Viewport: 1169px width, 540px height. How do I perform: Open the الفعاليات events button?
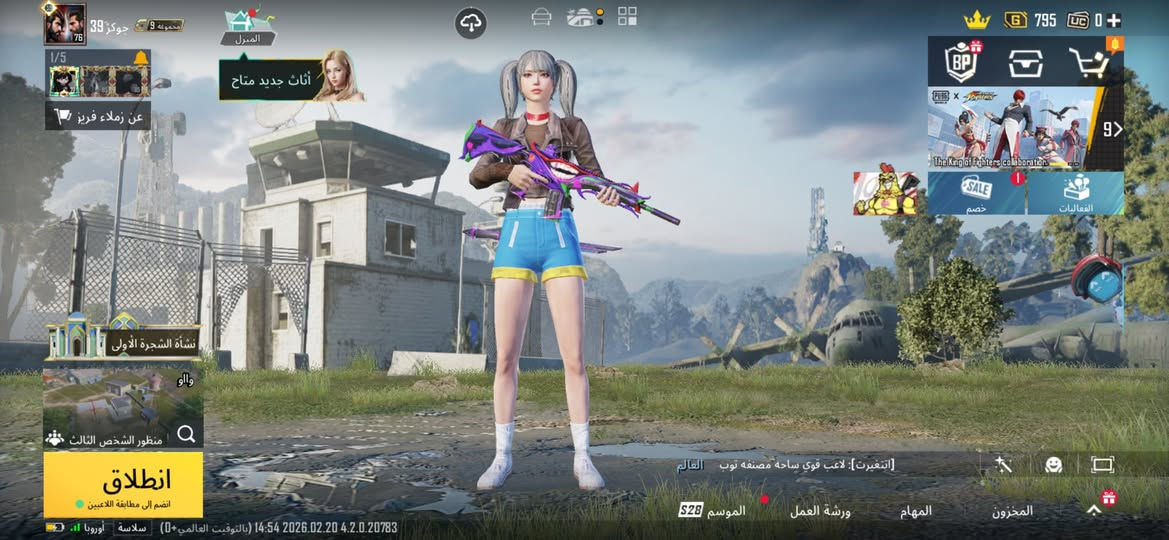1075,193
